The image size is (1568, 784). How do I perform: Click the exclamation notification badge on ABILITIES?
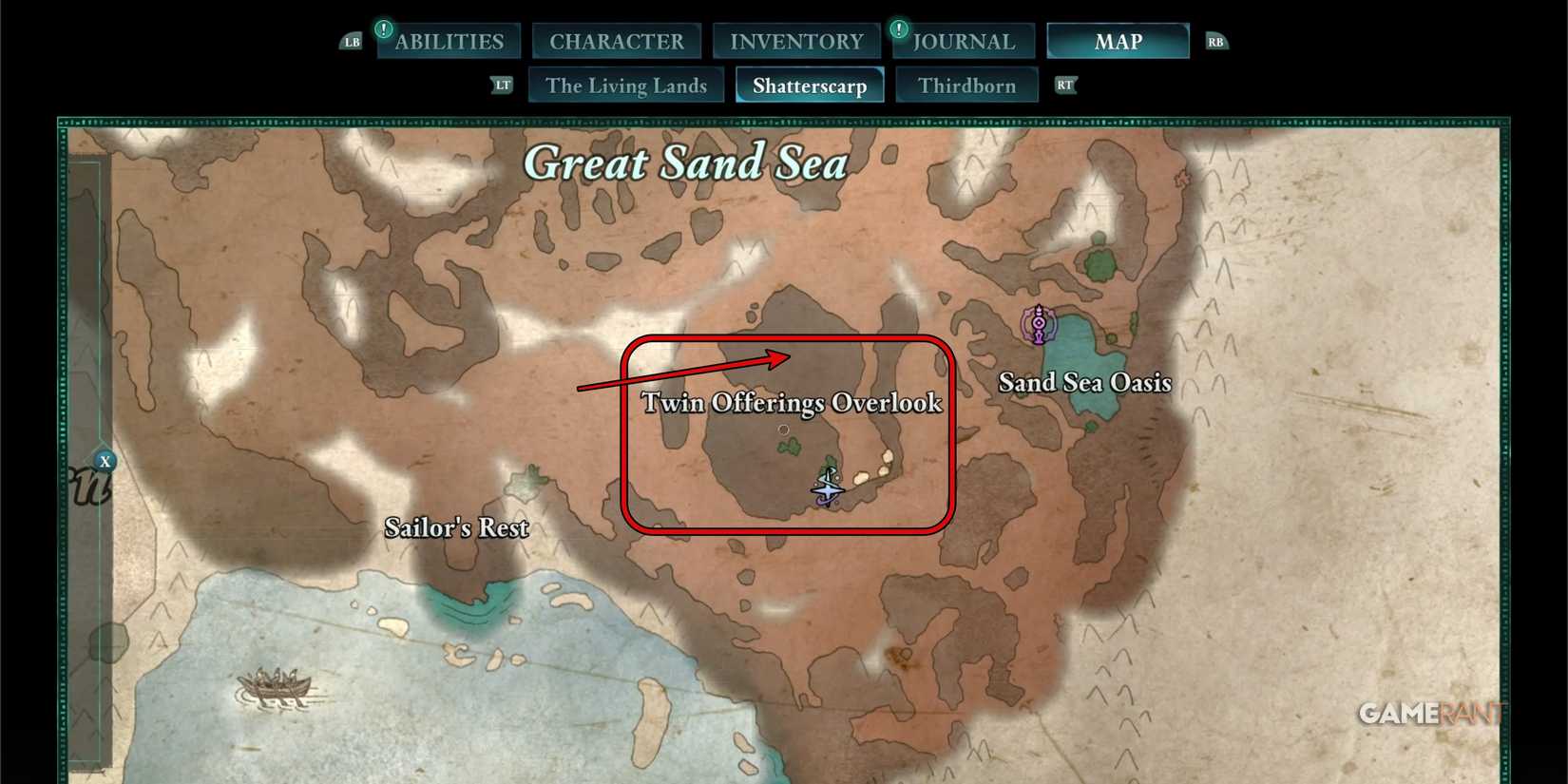tap(383, 28)
